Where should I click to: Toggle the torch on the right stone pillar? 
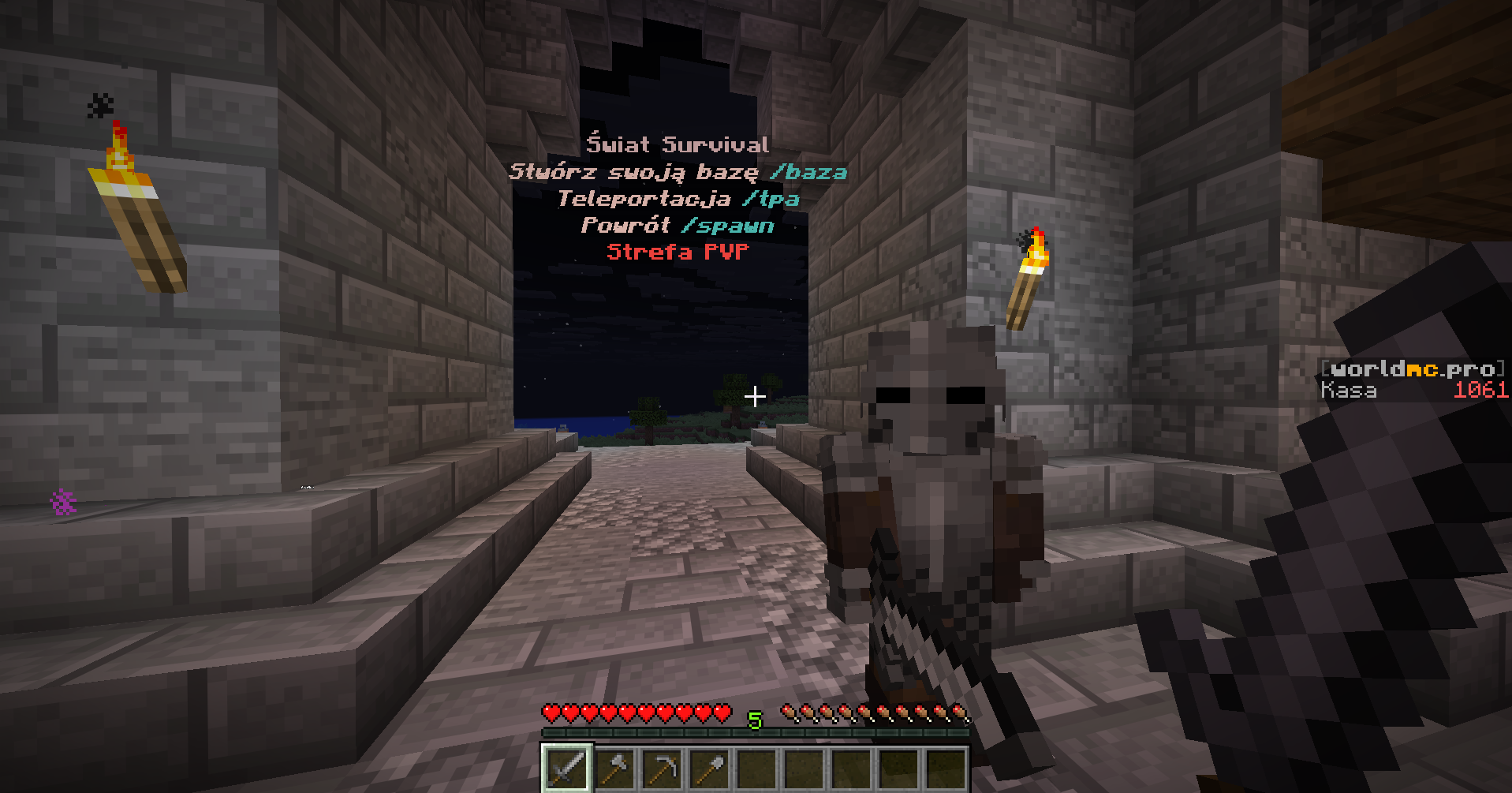click(x=1029, y=276)
